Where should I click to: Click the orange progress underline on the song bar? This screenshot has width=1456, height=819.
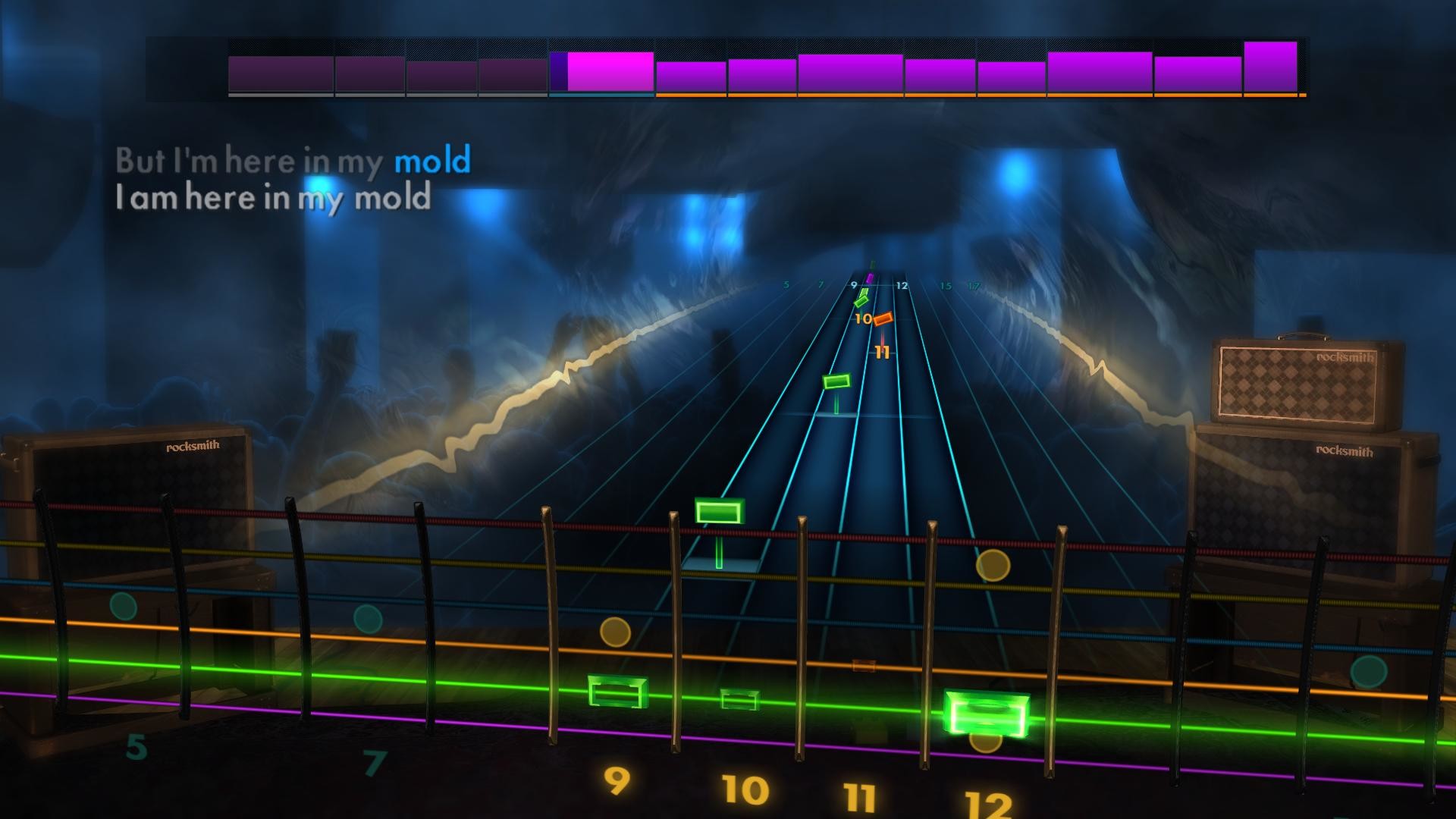[x=978, y=96]
